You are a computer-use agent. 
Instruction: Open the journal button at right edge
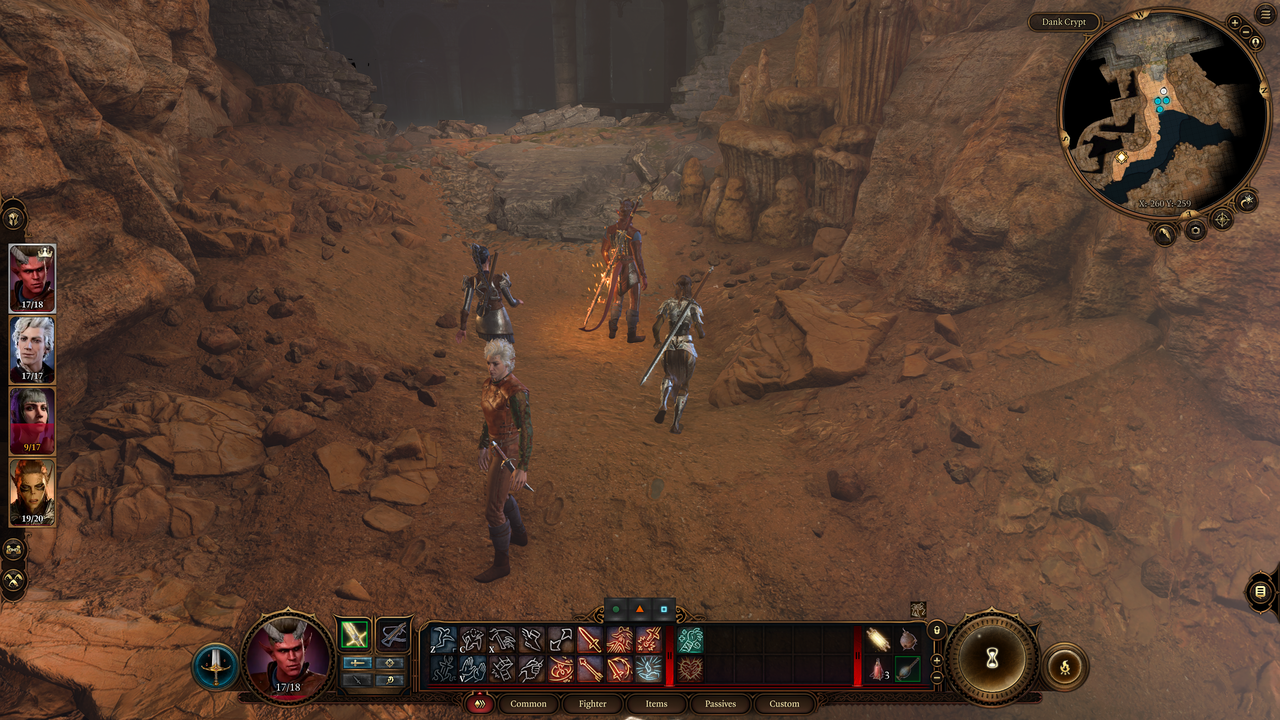pos(1260,592)
